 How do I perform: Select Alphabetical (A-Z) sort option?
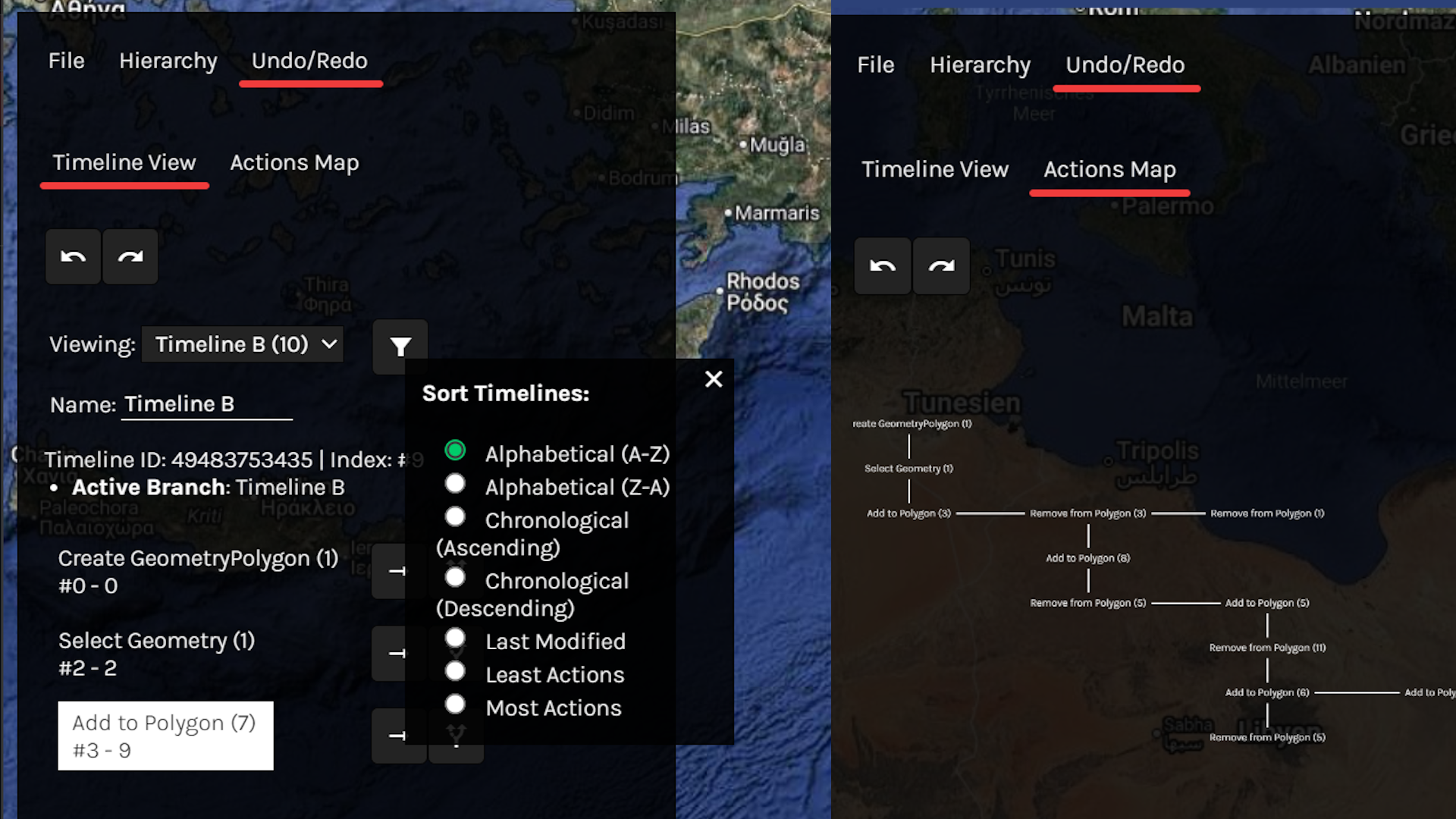(x=455, y=450)
